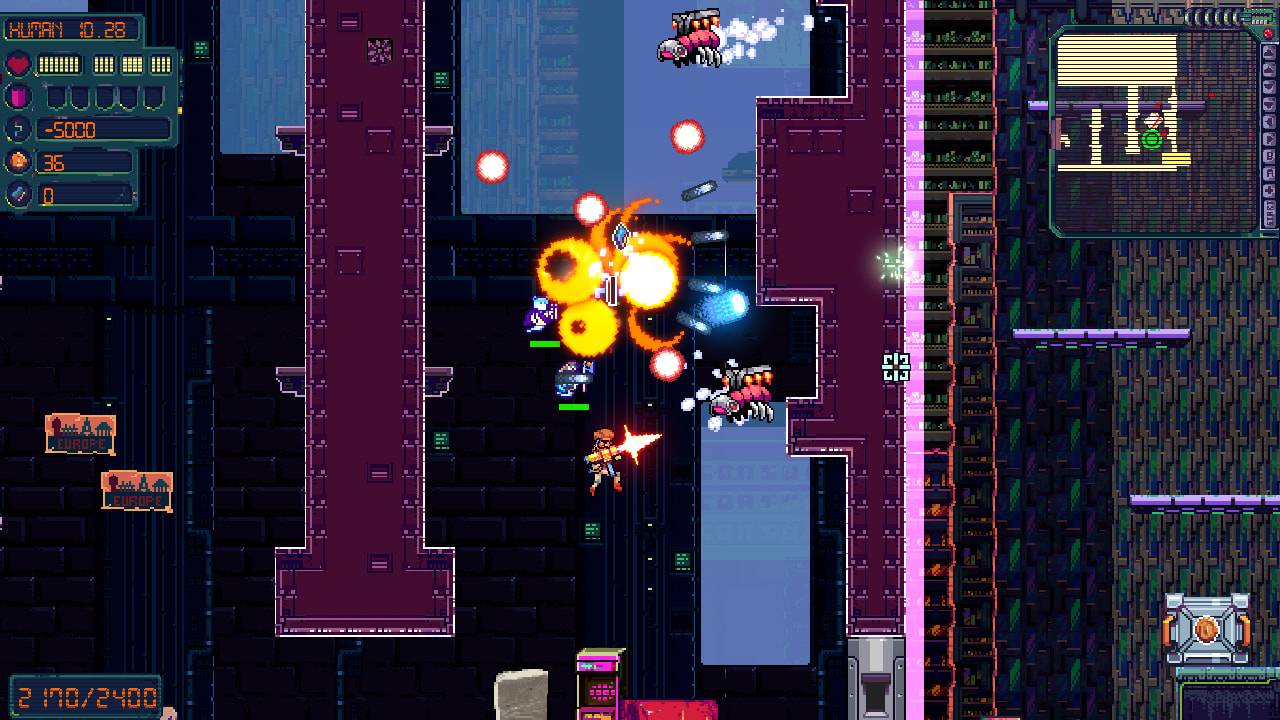
Task: Click the heart health icon on the HUD
Action: tap(18, 63)
